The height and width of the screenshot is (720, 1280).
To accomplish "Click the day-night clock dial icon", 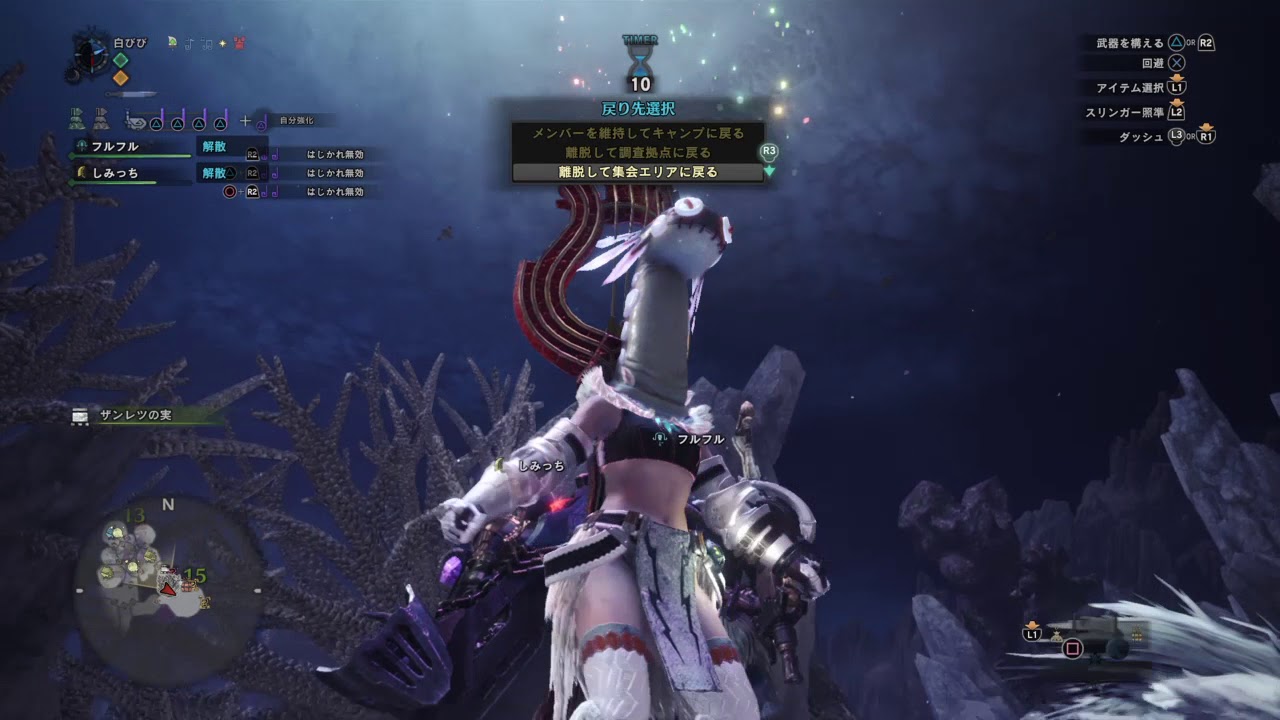I will 90,56.
